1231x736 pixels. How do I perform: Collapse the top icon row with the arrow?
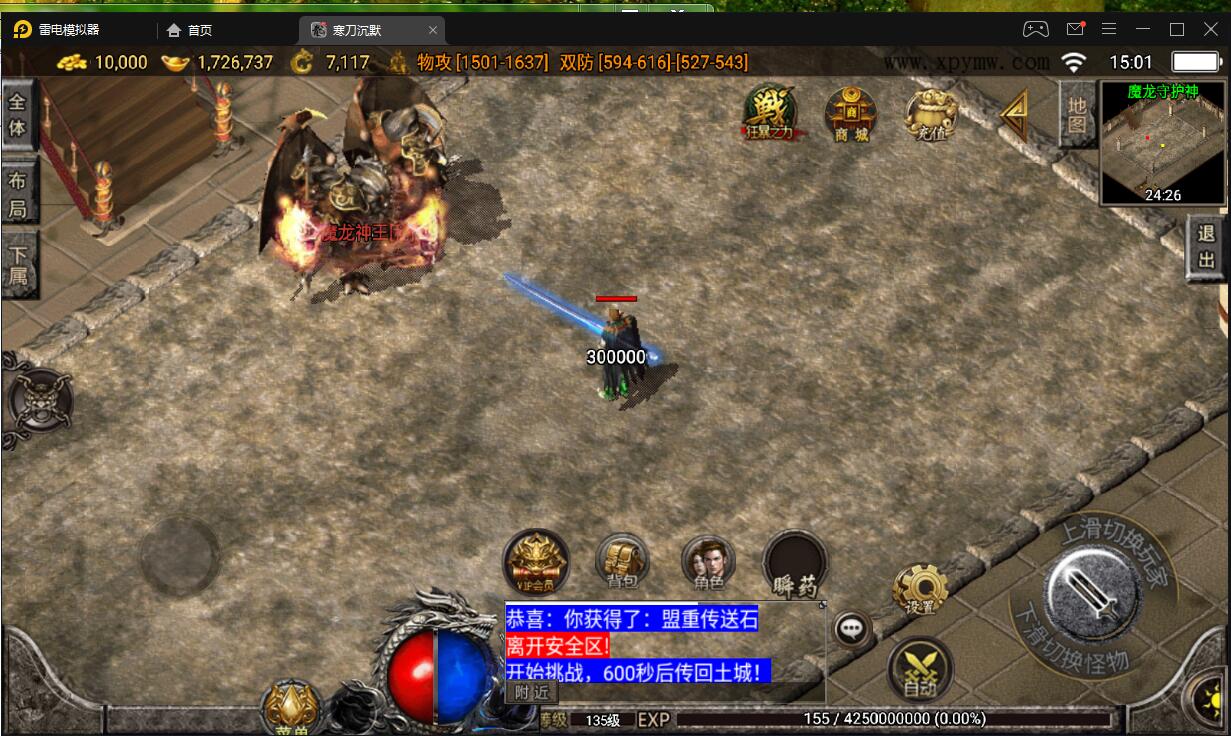point(1015,115)
